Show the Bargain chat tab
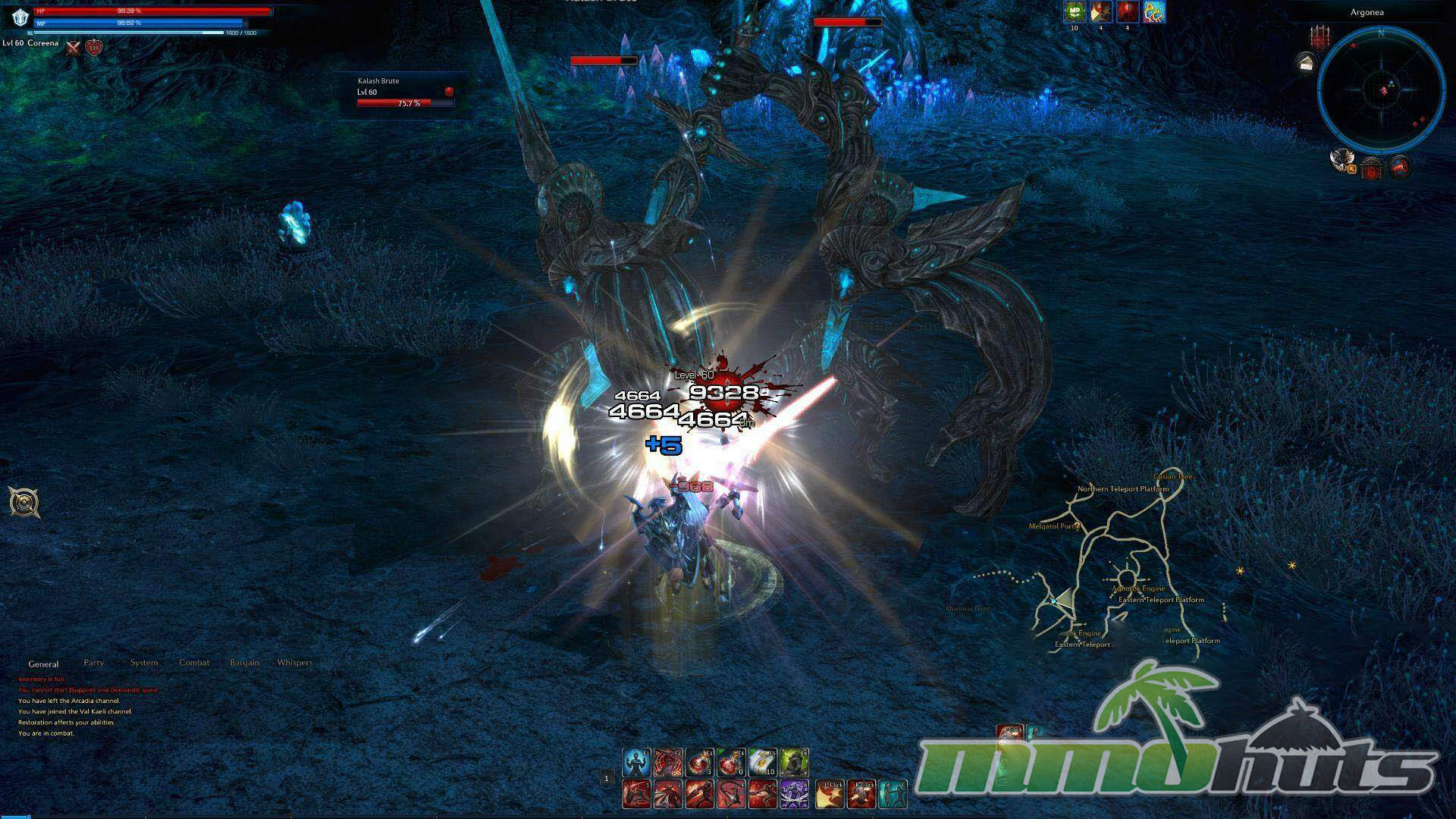 (x=244, y=663)
